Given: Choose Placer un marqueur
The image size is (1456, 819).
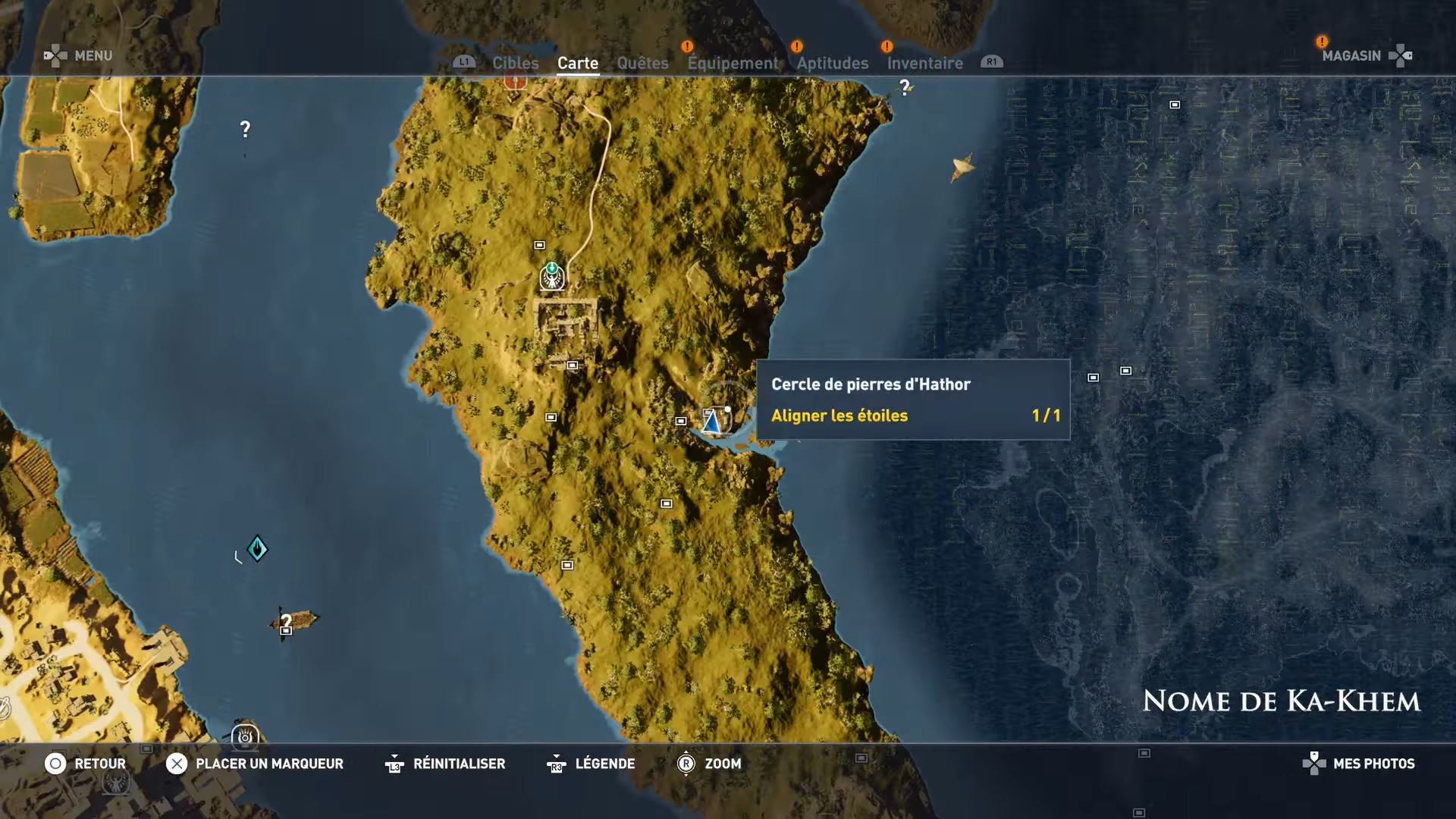Looking at the screenshot, I should point(268,764).
